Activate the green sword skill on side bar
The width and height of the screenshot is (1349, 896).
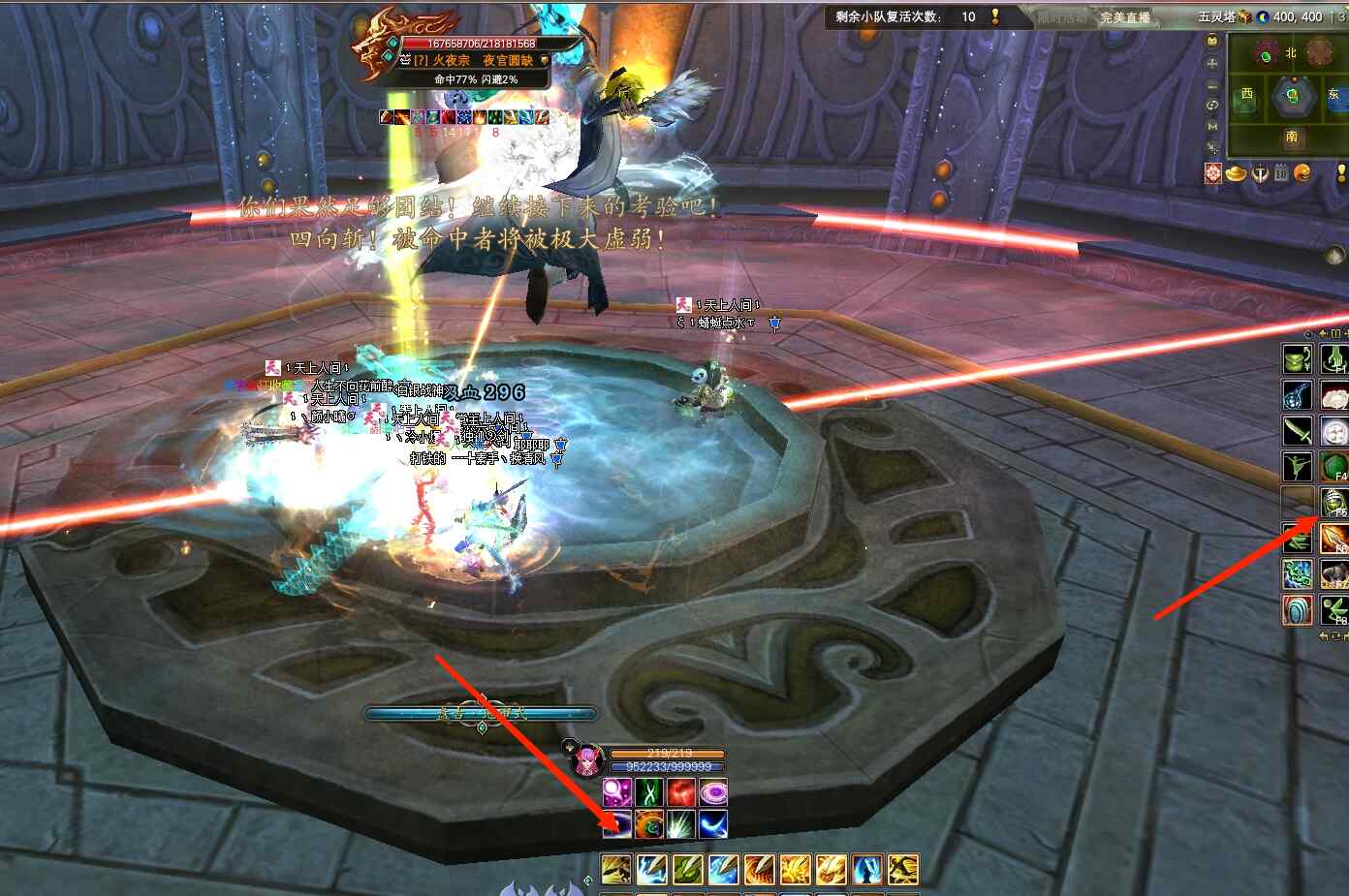tap(1298, 430)
